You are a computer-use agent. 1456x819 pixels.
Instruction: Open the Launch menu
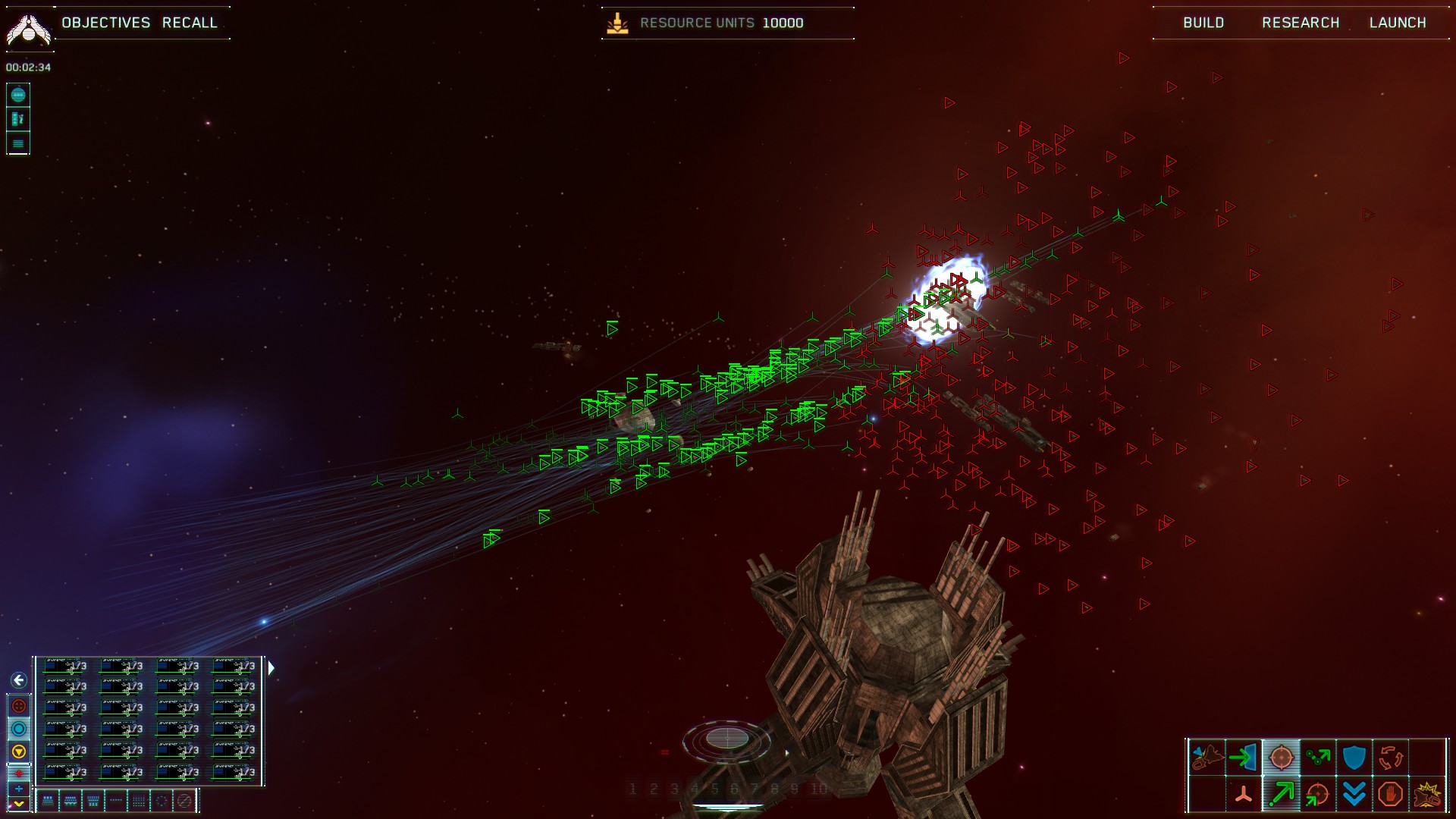(x=1398, y=23)
